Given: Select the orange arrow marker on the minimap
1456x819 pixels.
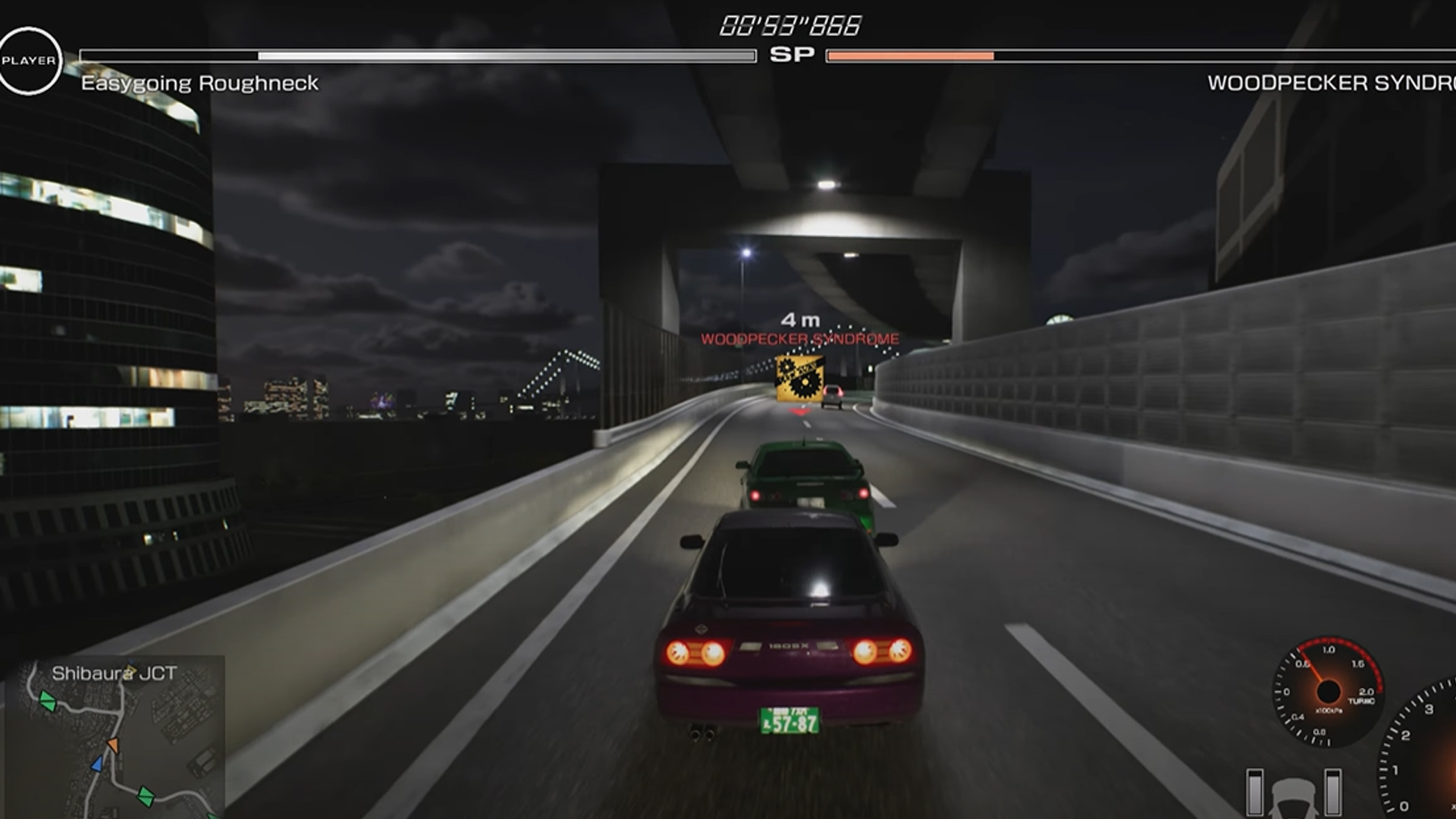Looking at the screenshot, I should click(x=114, y=745).
